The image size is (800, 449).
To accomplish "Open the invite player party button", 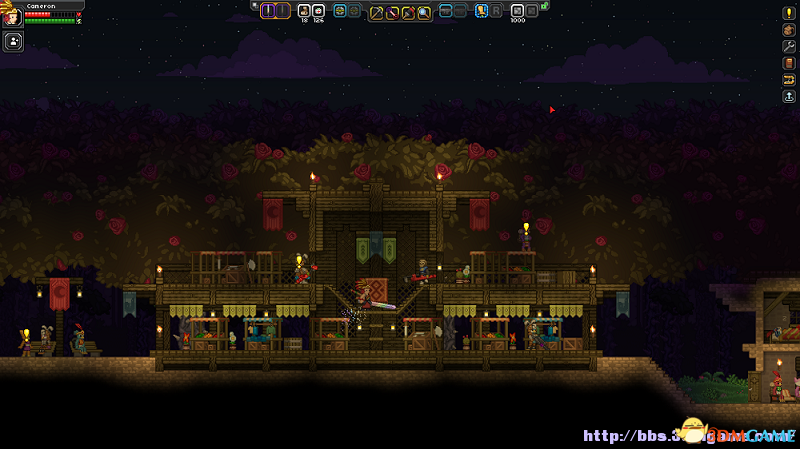I will pyautogui.click(x=14, y=41).
